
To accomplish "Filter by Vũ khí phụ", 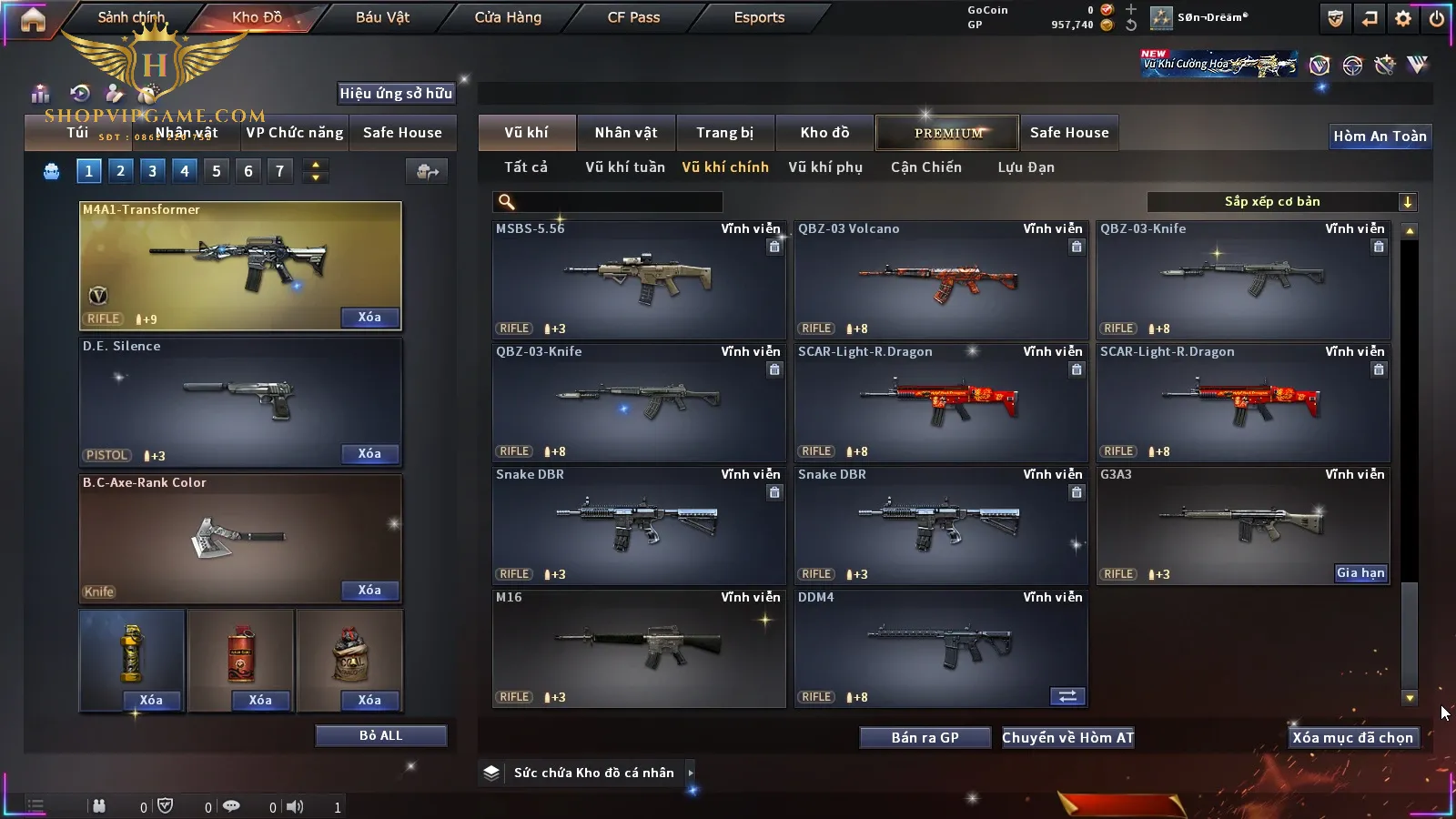I will pos(824,167).
